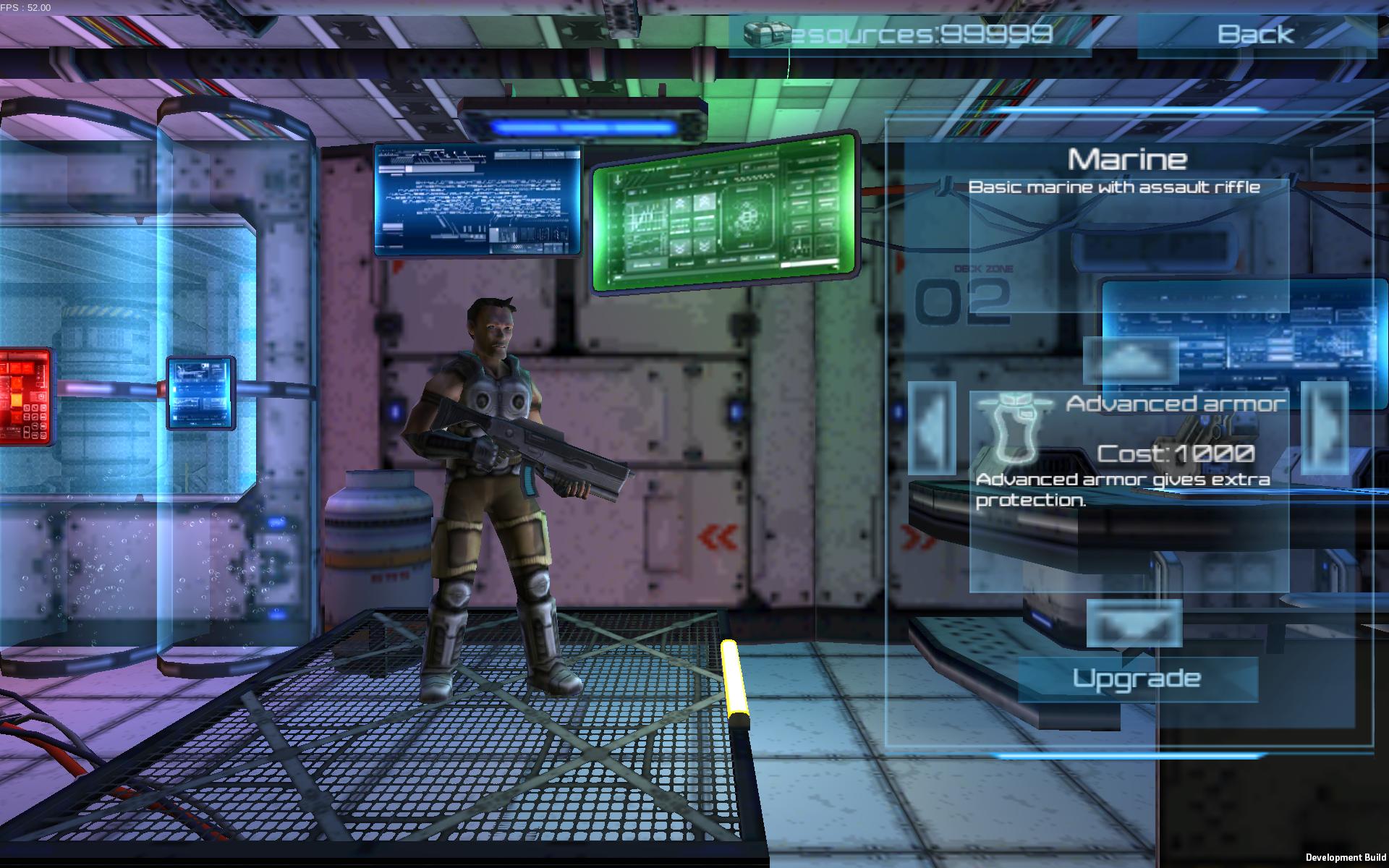Image resolution: width=1389 pixels, height=868 pixels.
Task: Click the Back button
Action: point(1255,34)
